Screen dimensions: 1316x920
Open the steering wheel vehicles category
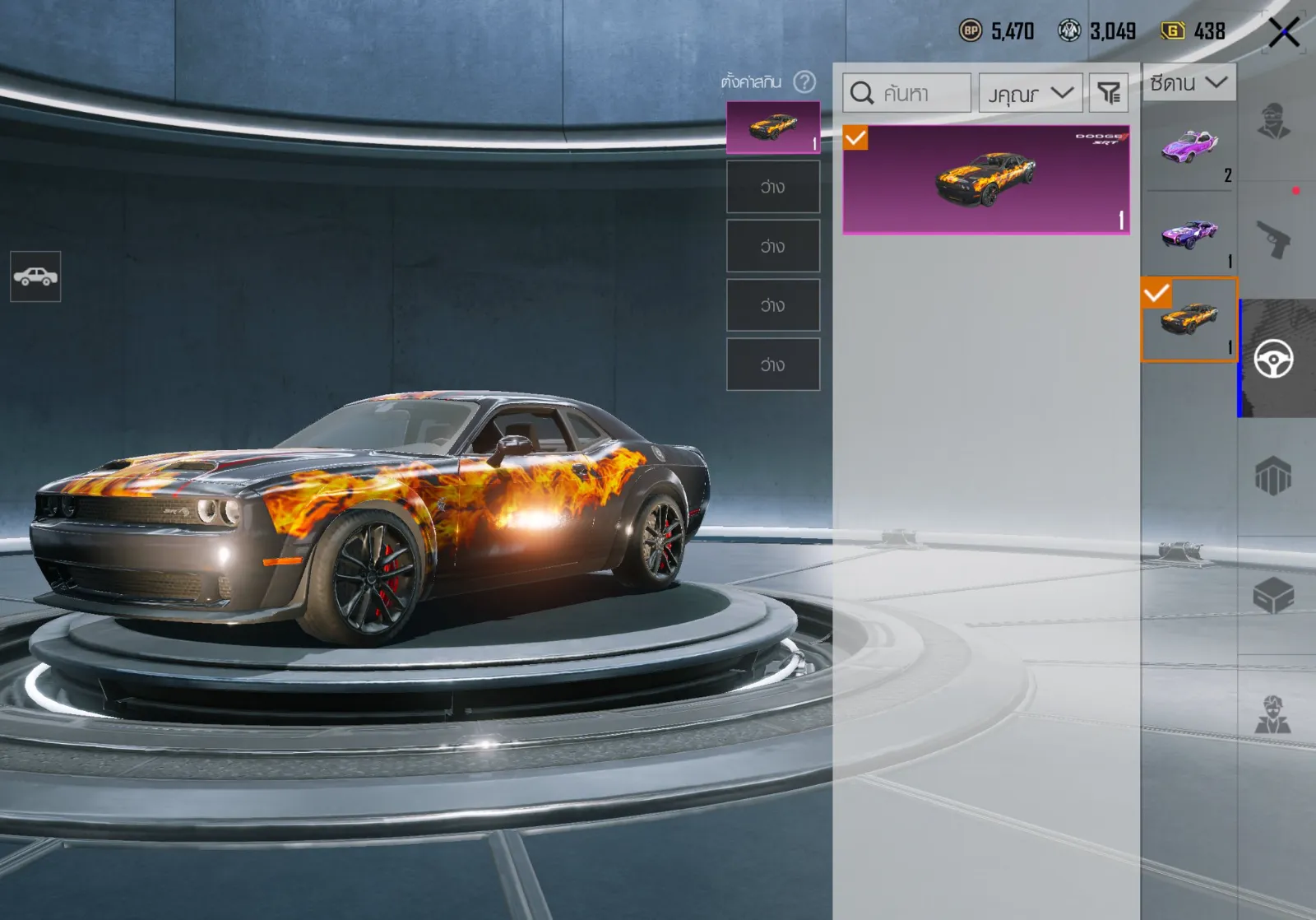[x=1273, y=359]
